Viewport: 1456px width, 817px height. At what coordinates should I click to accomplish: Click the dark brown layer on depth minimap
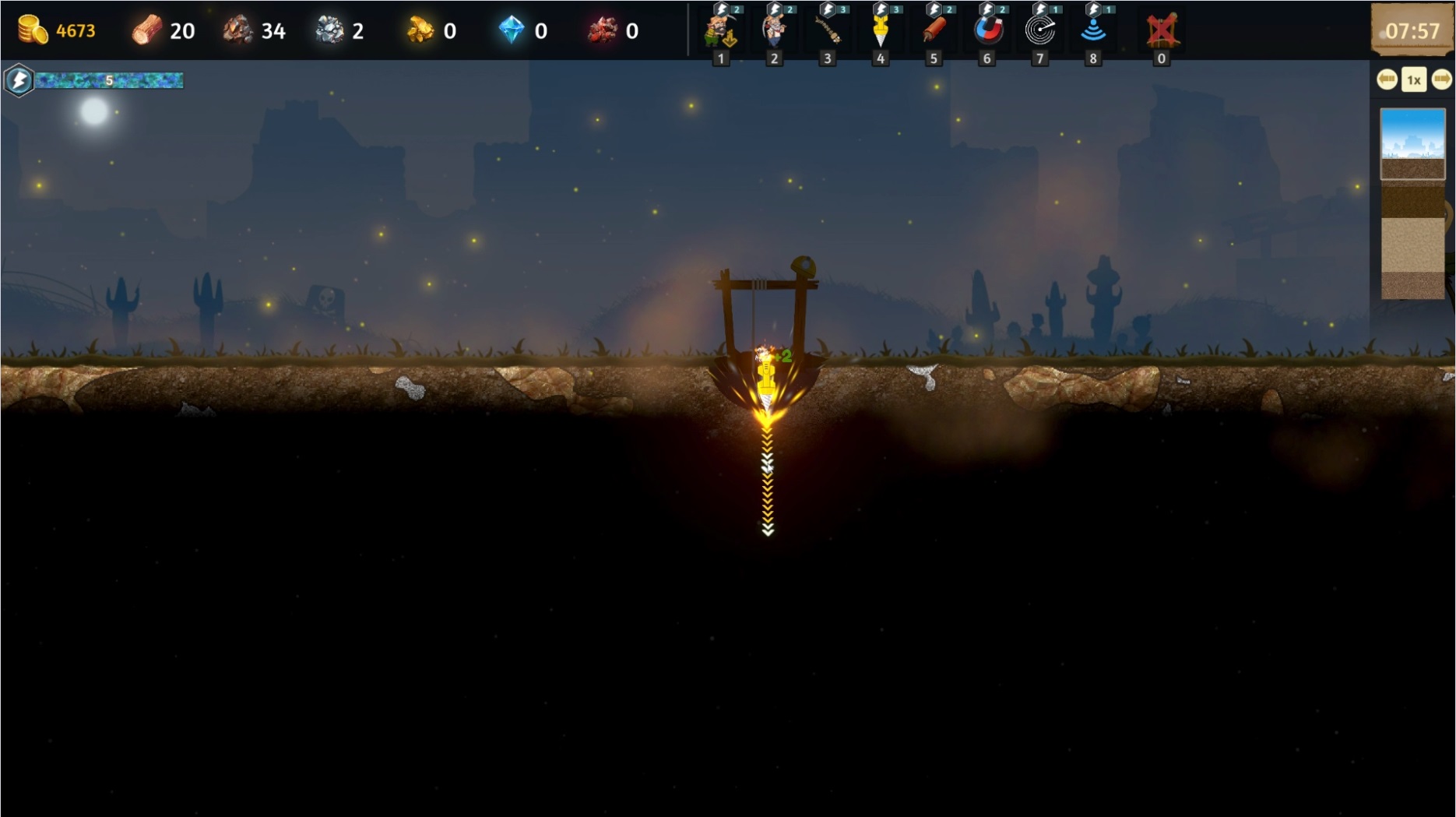pos(1412,199)
